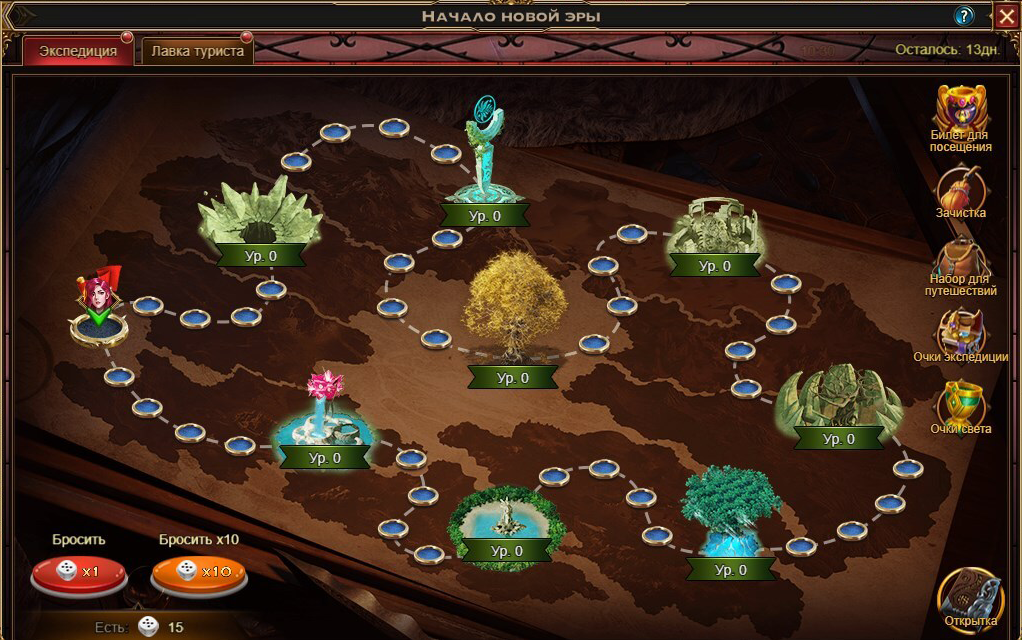Open the Лавка туриста tab
This screenshot has height=640, width=1022.
[x=197, y=51]
